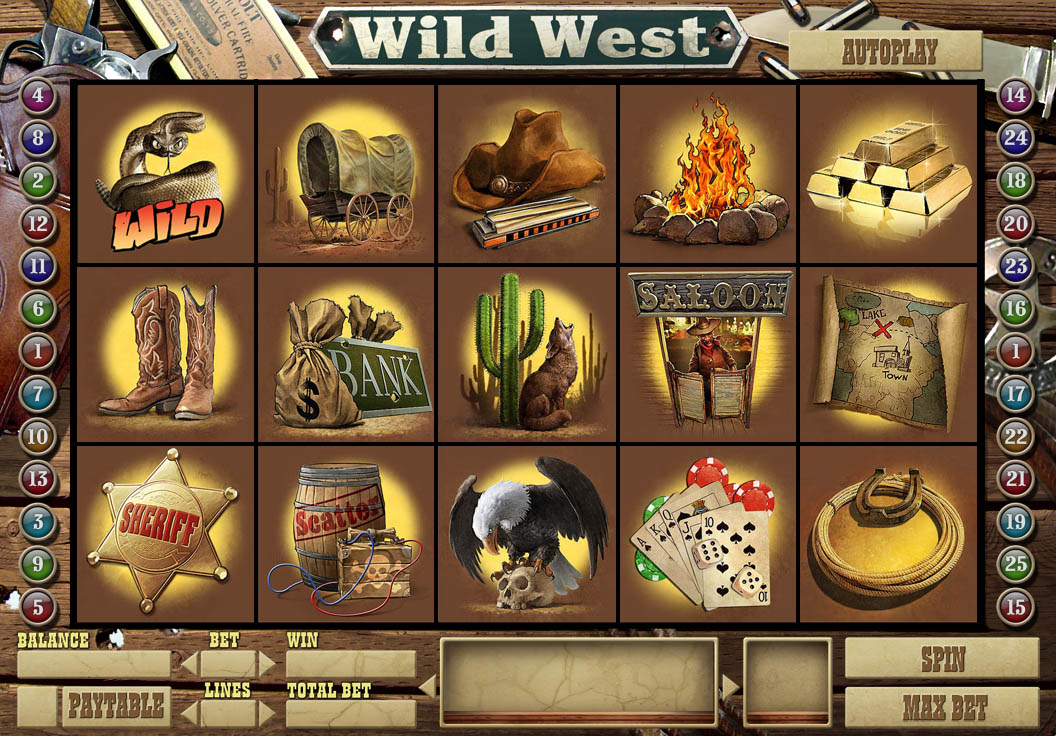1056x736 pixels.
Task: Open the Paytable
Action: 116,706
